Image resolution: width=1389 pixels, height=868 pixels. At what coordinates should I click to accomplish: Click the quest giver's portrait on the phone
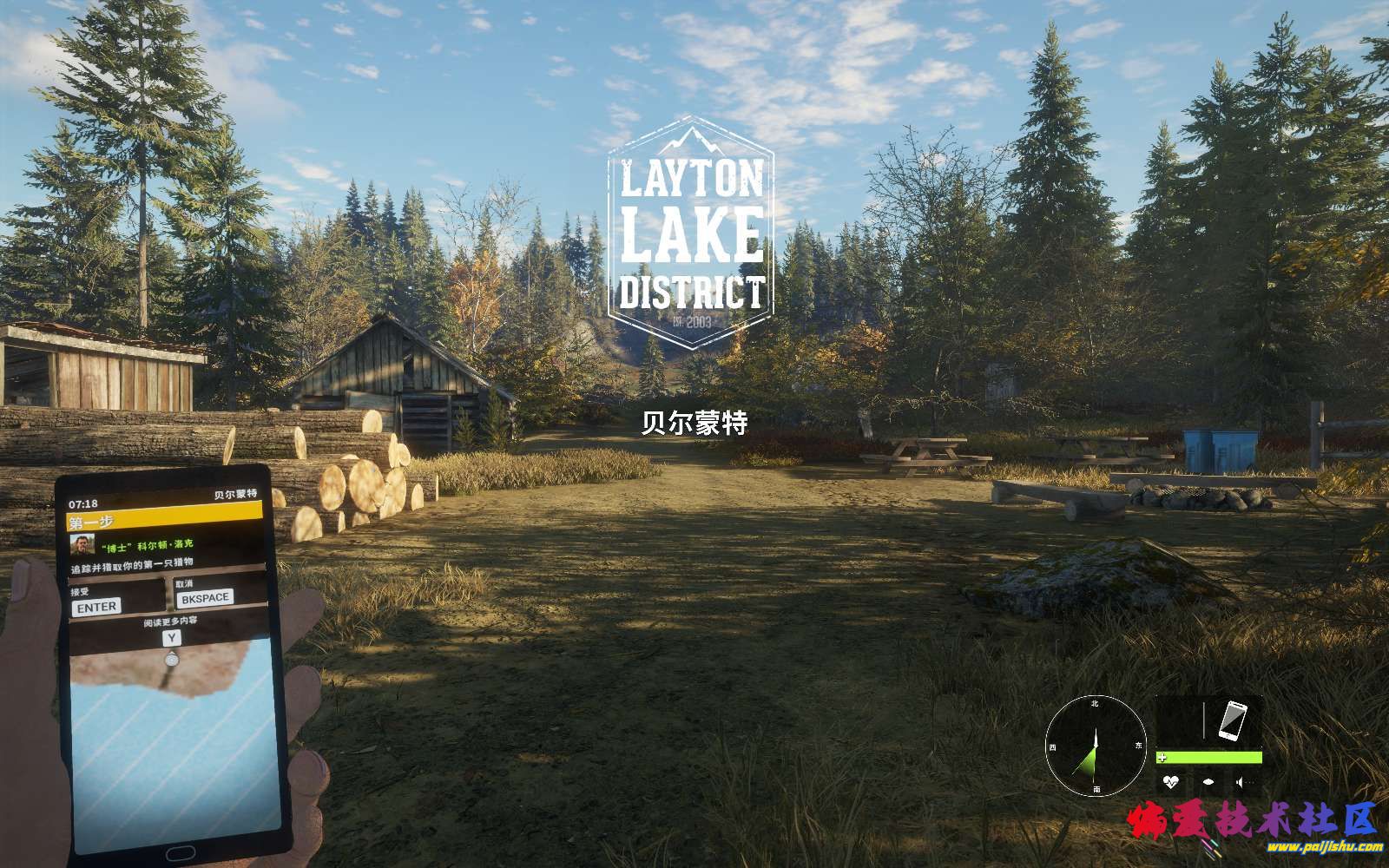[x=82, y=546]
